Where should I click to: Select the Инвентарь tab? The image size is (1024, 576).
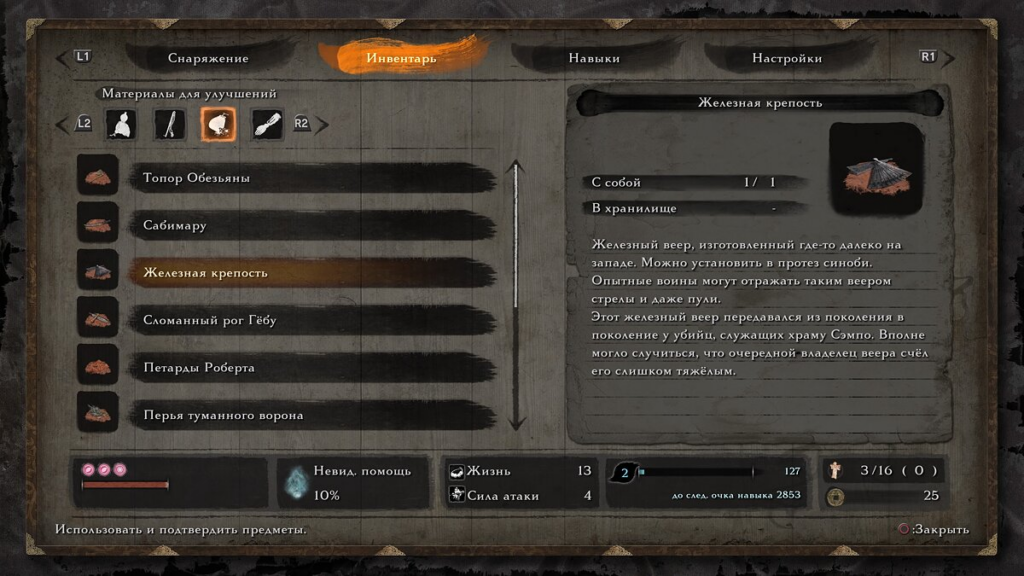click(401, 58)
